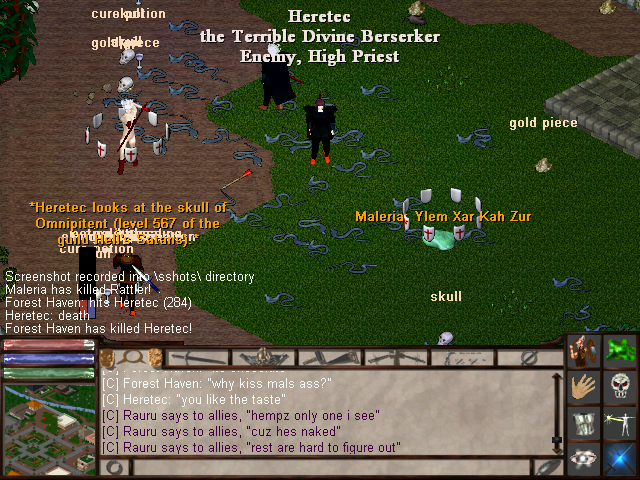Click the magnifying glass toolbar icon
Viewport: 640px width, 480px height.
[131, 356]
